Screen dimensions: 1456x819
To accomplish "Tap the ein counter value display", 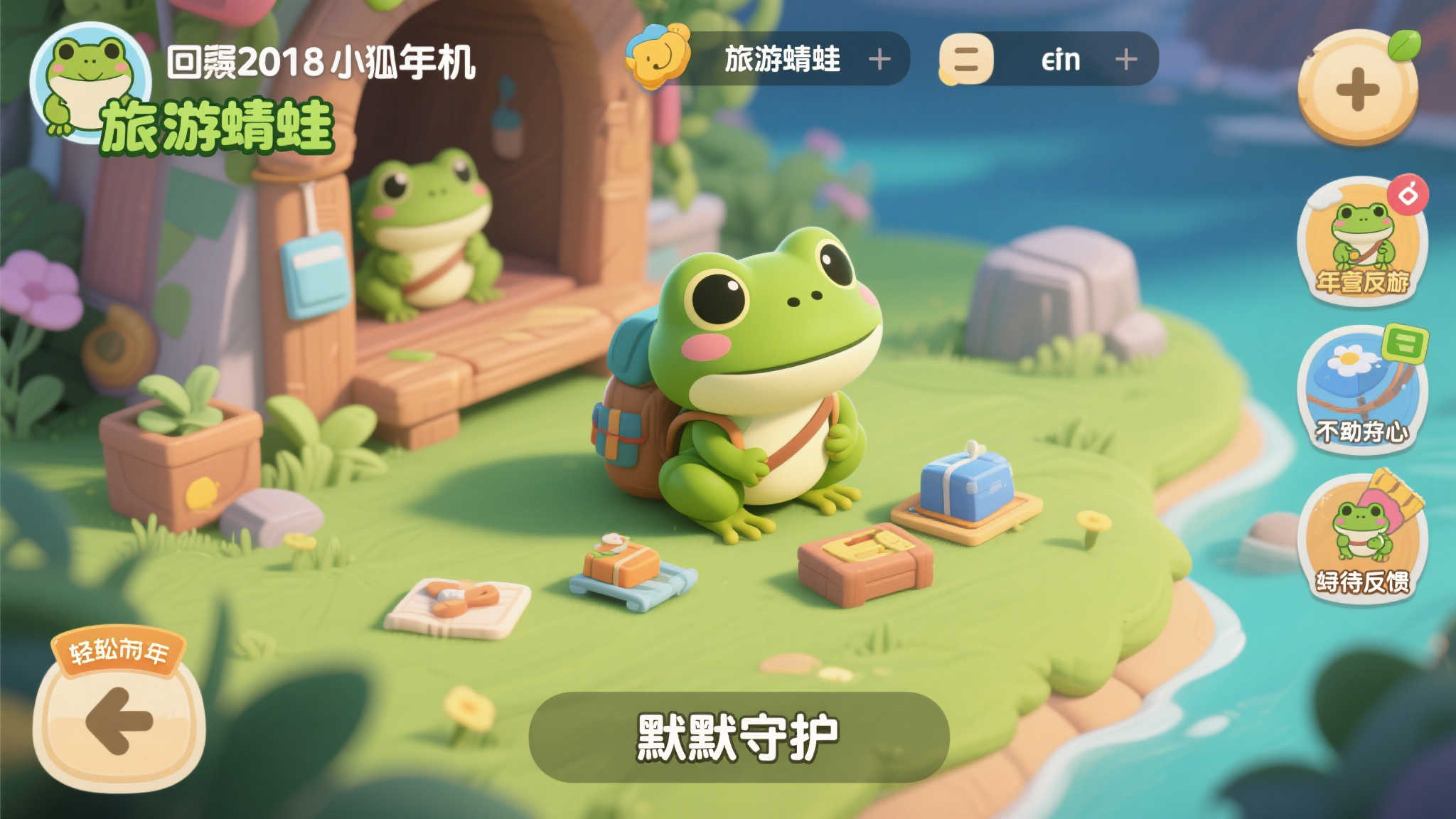I will (1062, 60).
